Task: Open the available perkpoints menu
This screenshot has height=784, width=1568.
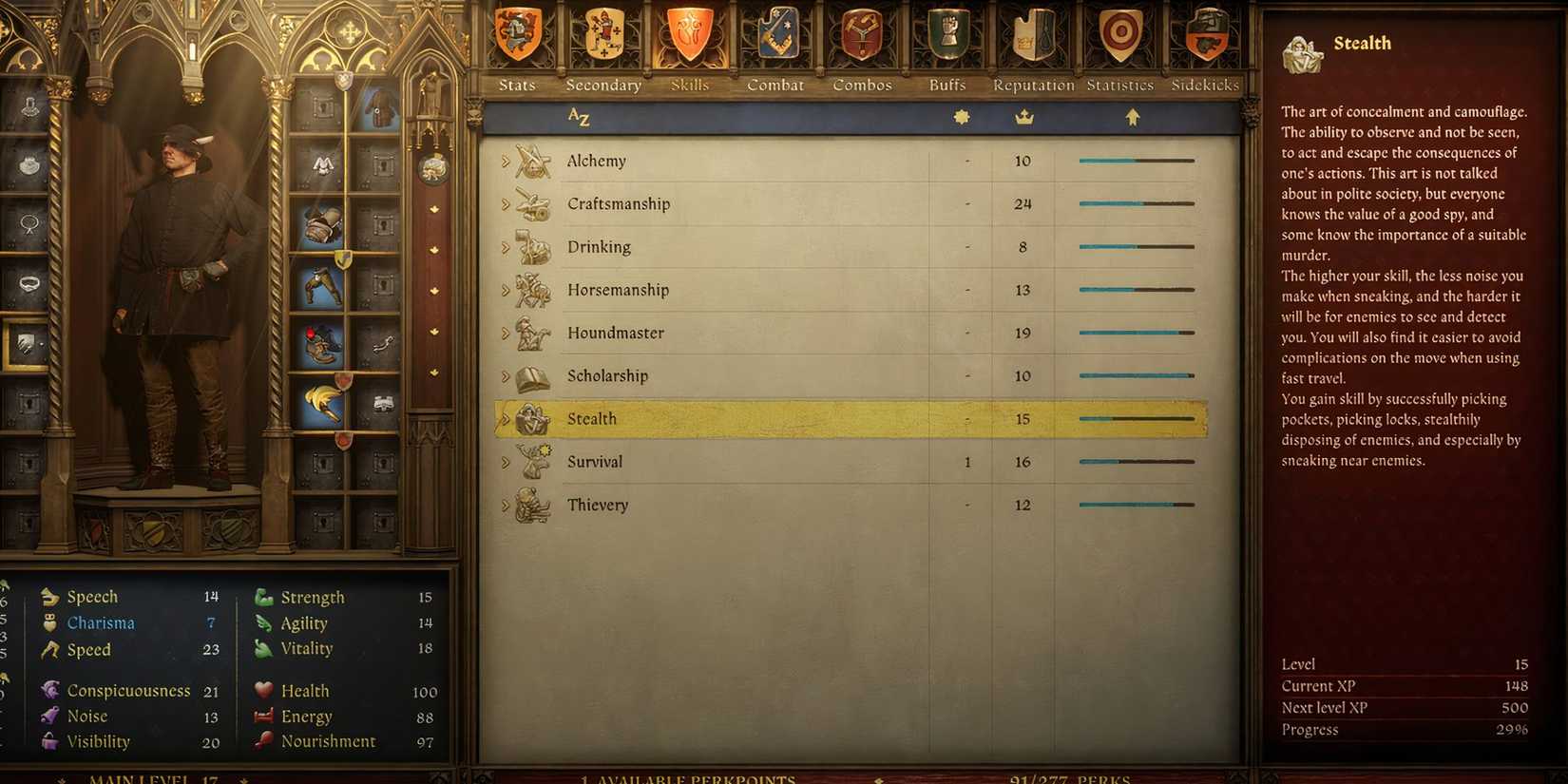Action: pyautogui.click(x=687, y=777)
